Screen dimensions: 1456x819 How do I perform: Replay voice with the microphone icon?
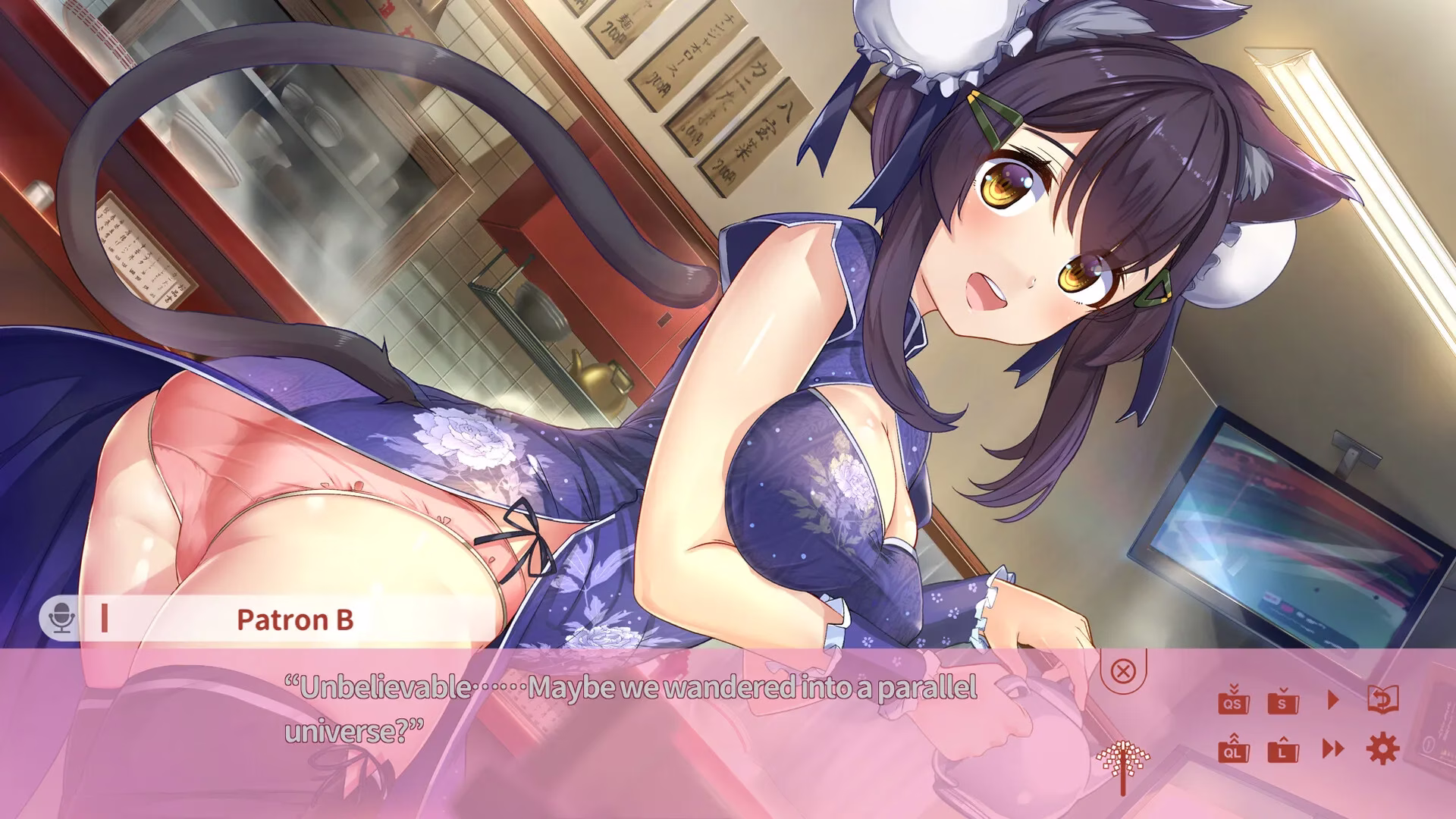tap(60, 619)
